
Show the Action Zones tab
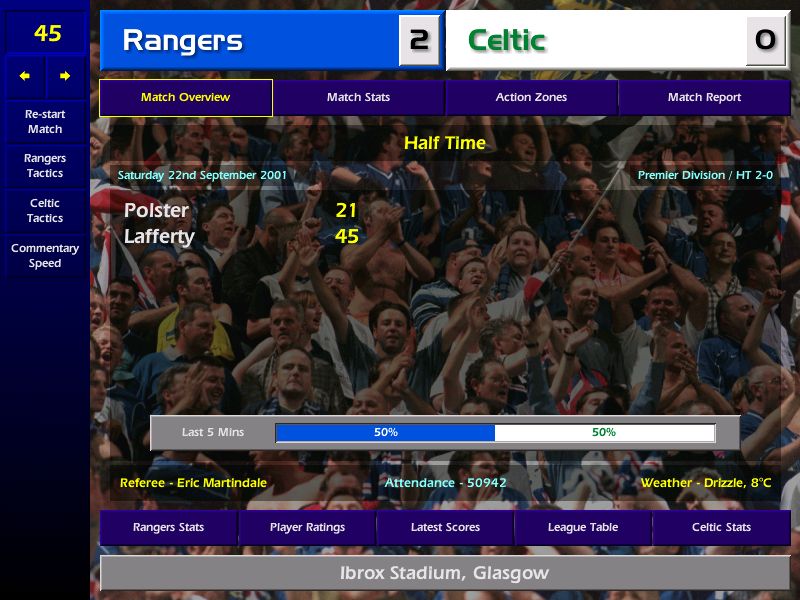(x=531, y=98)
